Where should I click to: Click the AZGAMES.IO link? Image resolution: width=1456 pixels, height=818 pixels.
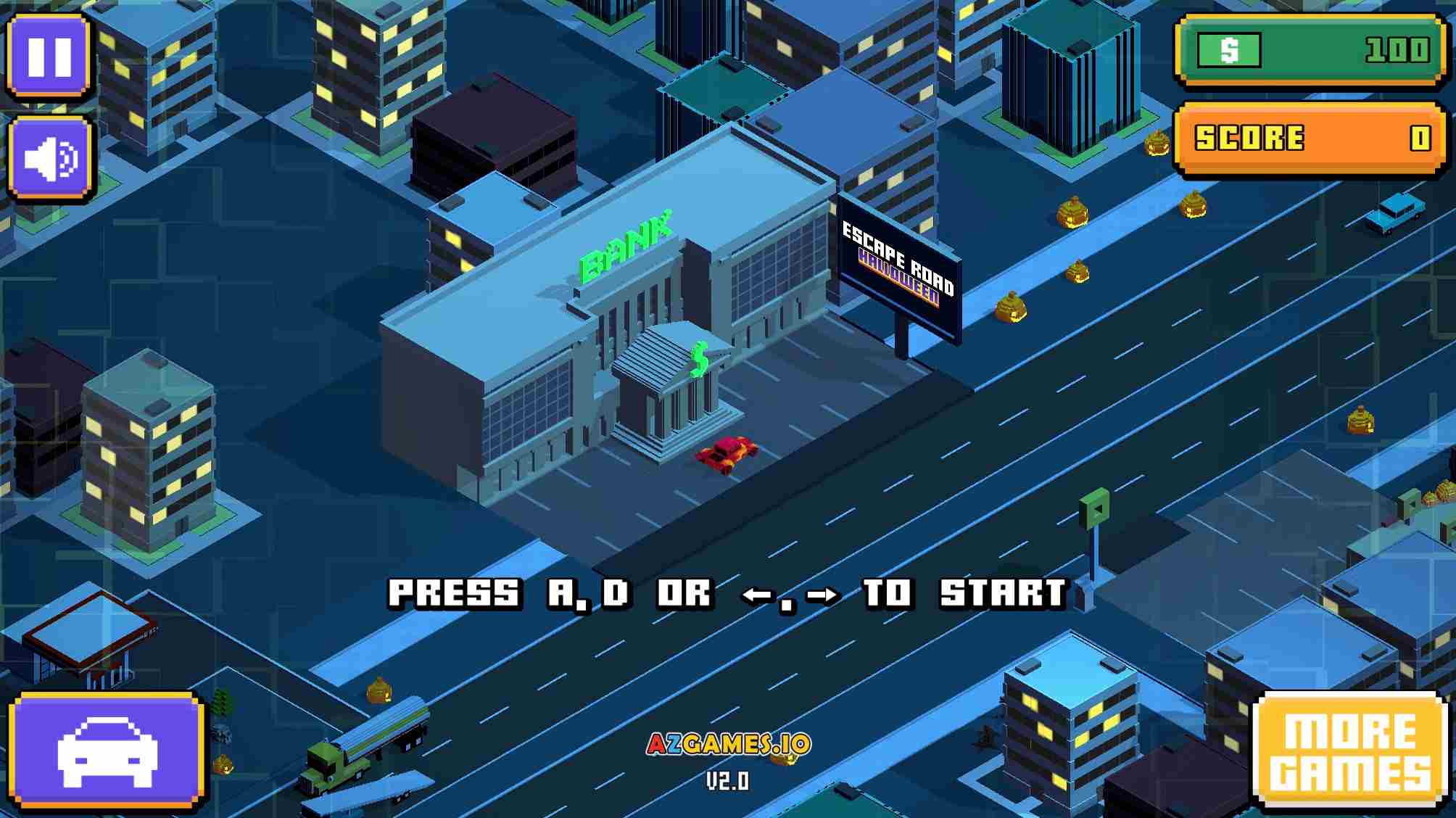[728, 743]
